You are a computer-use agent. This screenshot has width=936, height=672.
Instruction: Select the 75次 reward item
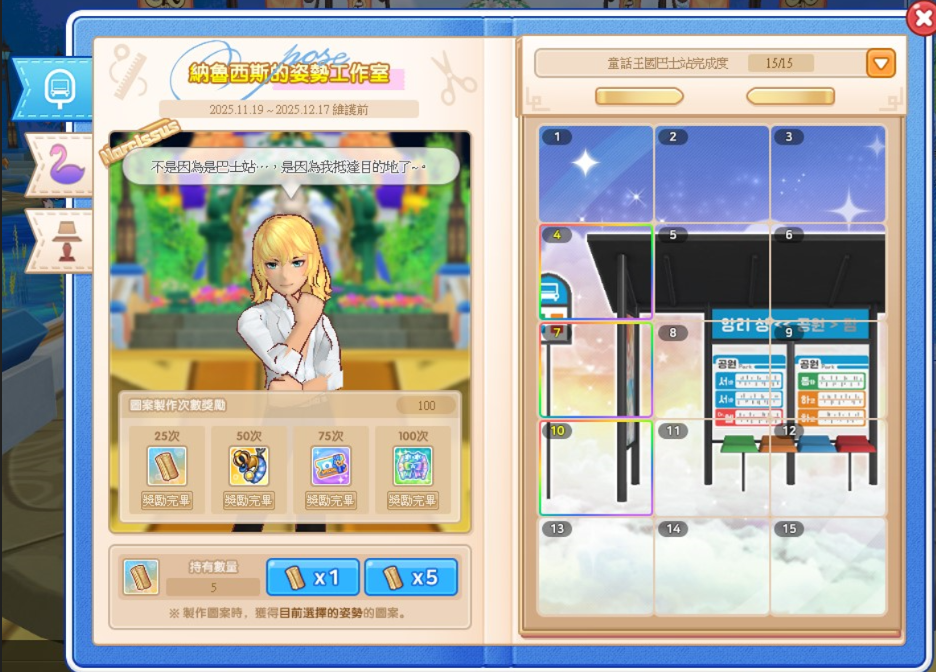(331, 466)
